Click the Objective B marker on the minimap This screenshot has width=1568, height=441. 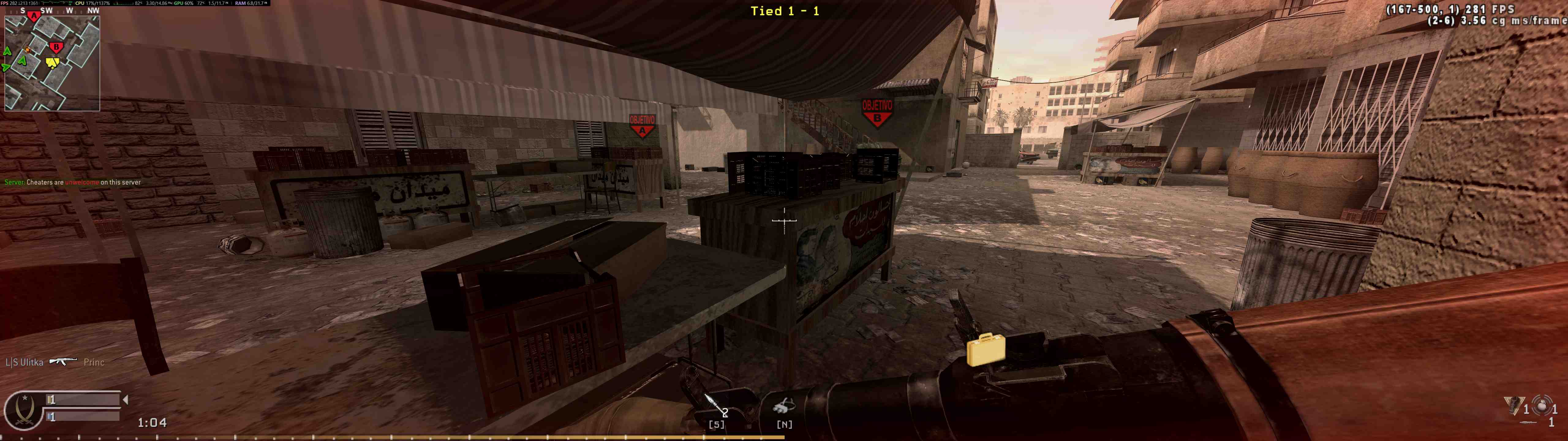55,46
